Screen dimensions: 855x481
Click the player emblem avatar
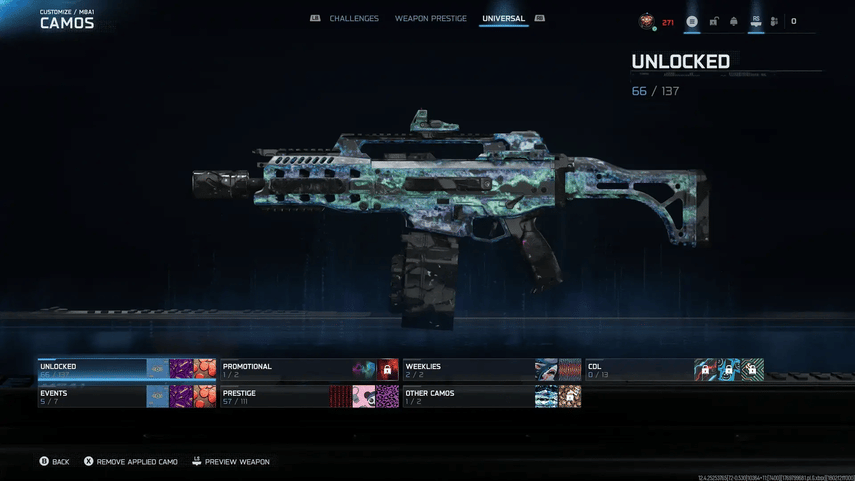point(648,21)
